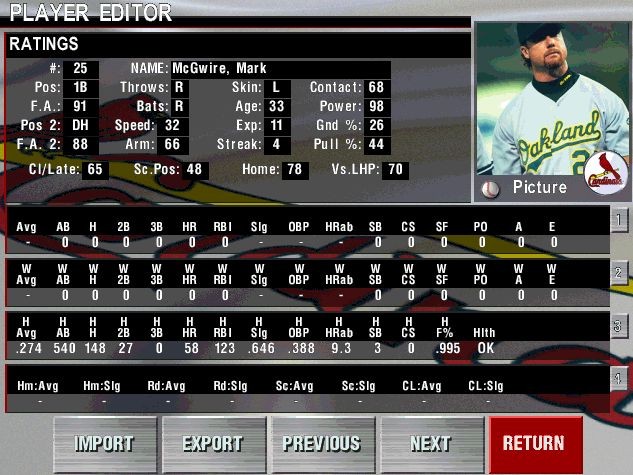Edit the Arm rating of 66
The image size is (633, 475).
click(x=173, y=144)
